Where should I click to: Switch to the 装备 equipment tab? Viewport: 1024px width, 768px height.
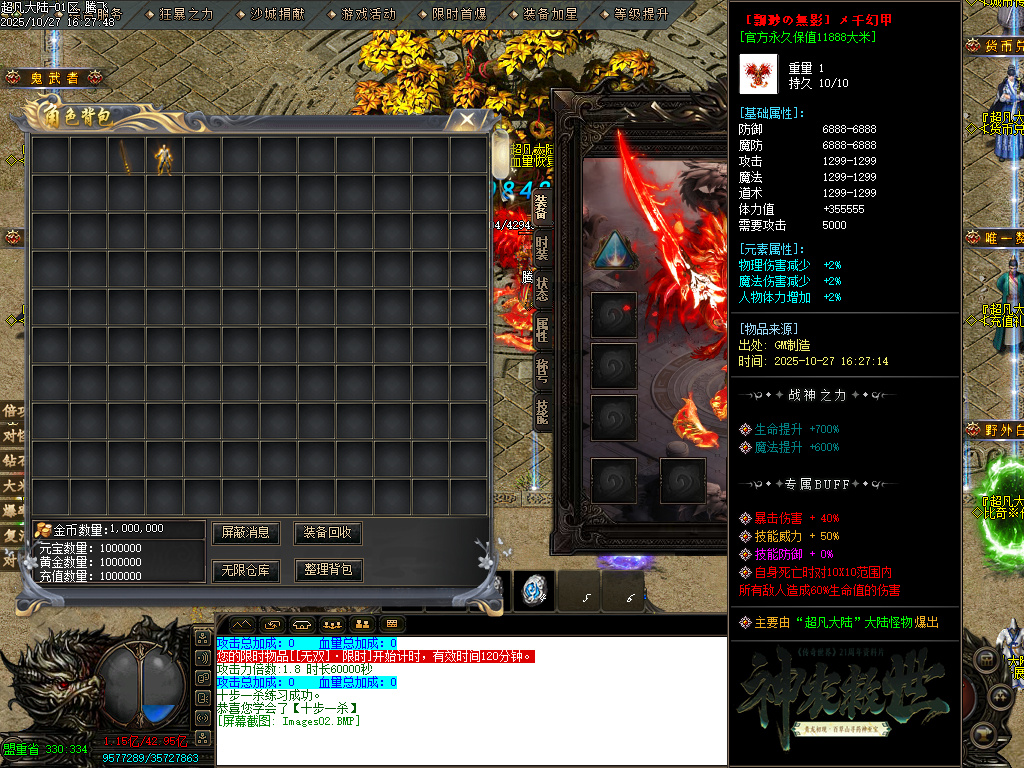pos(541,208)
